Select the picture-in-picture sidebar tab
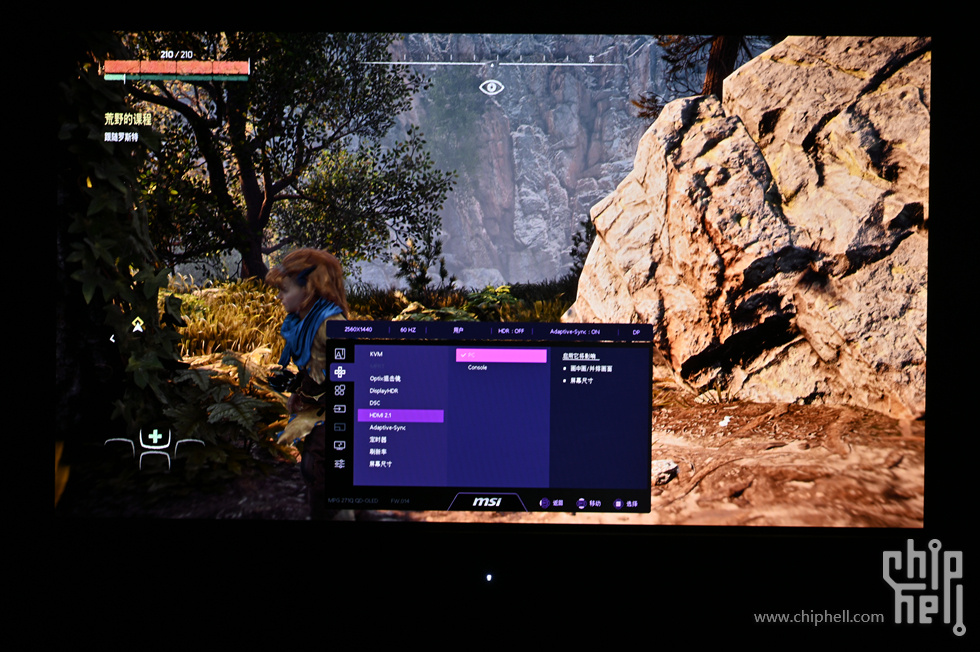This screenshot has width=980, height=652. point(340,427)
